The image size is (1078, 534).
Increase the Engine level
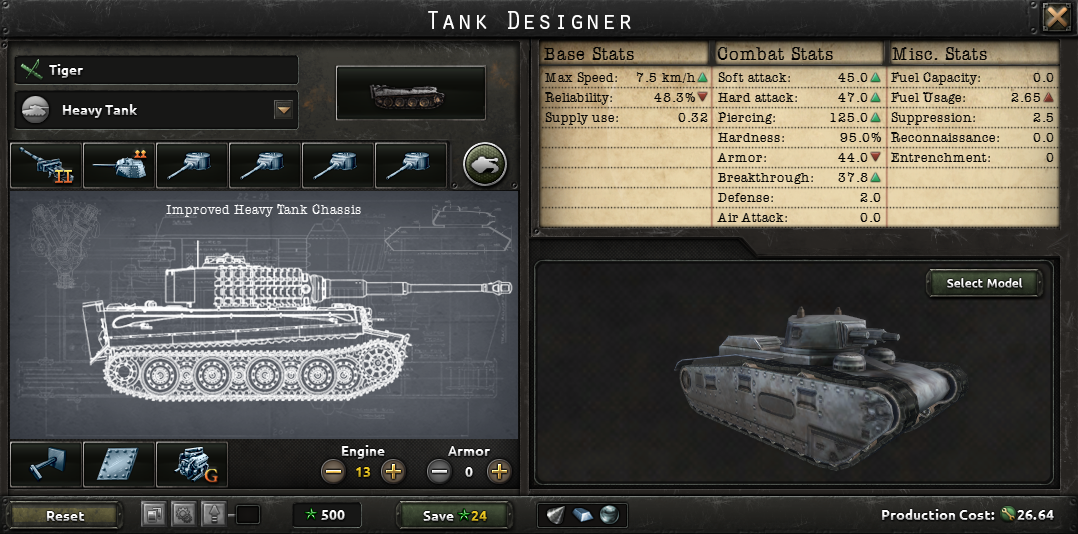tap(393, 471)
